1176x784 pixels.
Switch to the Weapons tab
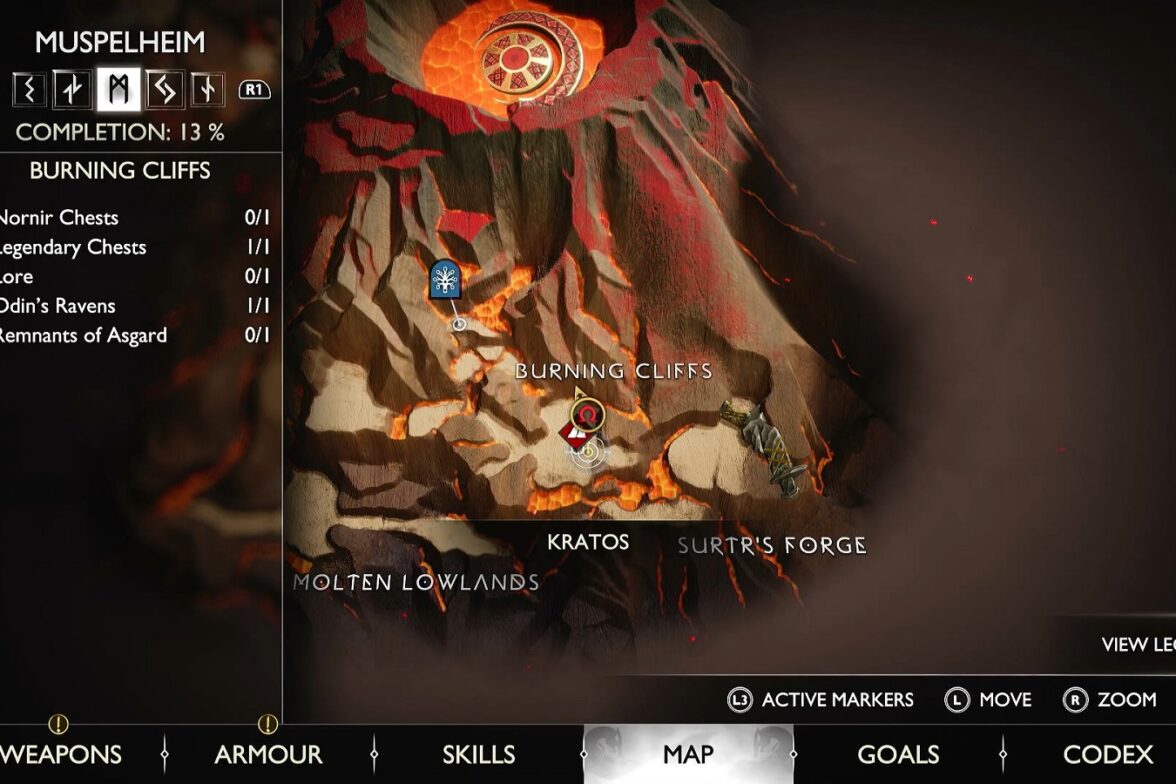click(x=62, y=754)
